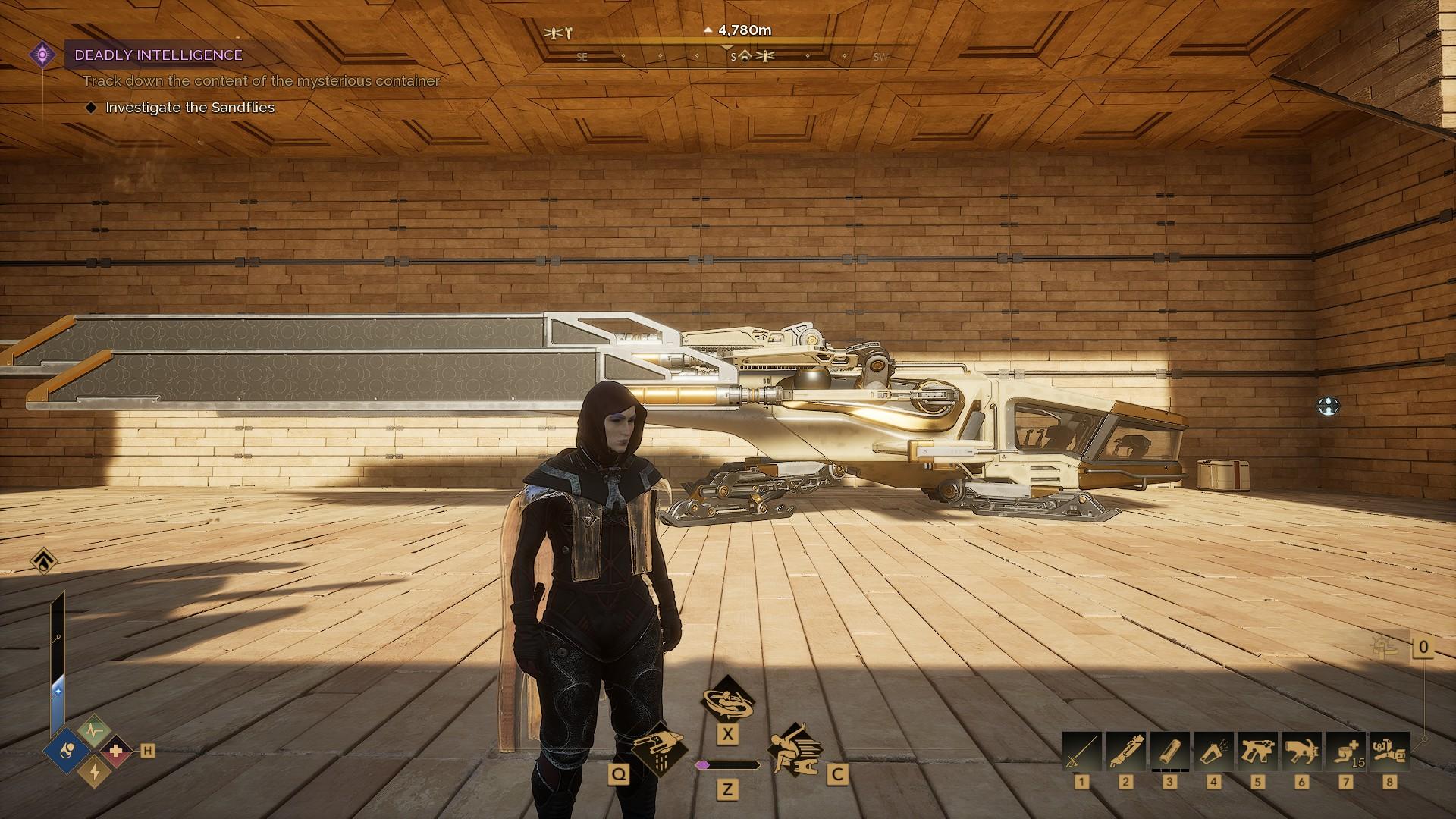Screen dimensions: 1456x819
Task: Choose the cylinder canister hotbar item
Action: click(1169, 751)
